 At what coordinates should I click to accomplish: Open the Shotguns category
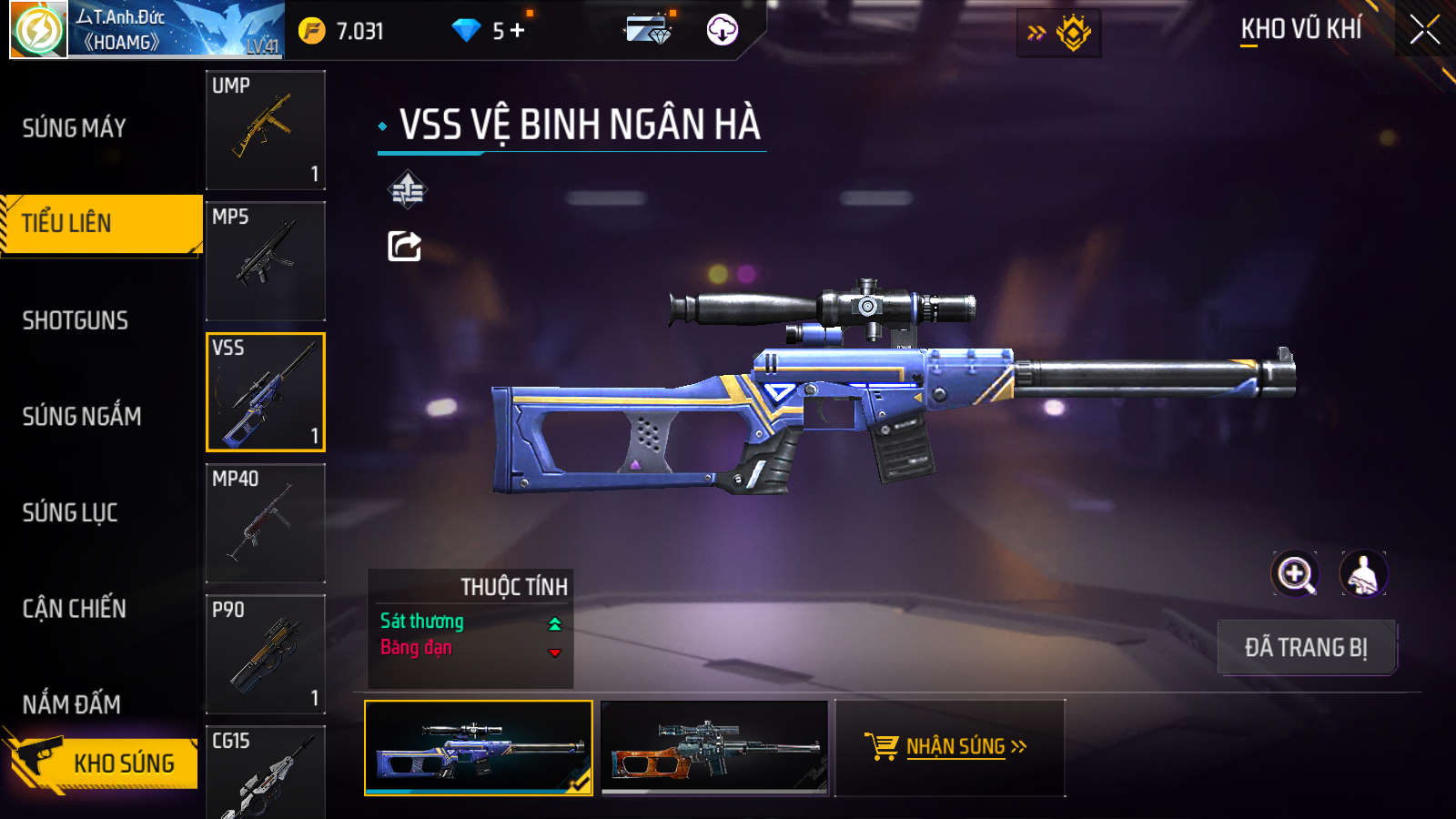(x=76, y=320)
